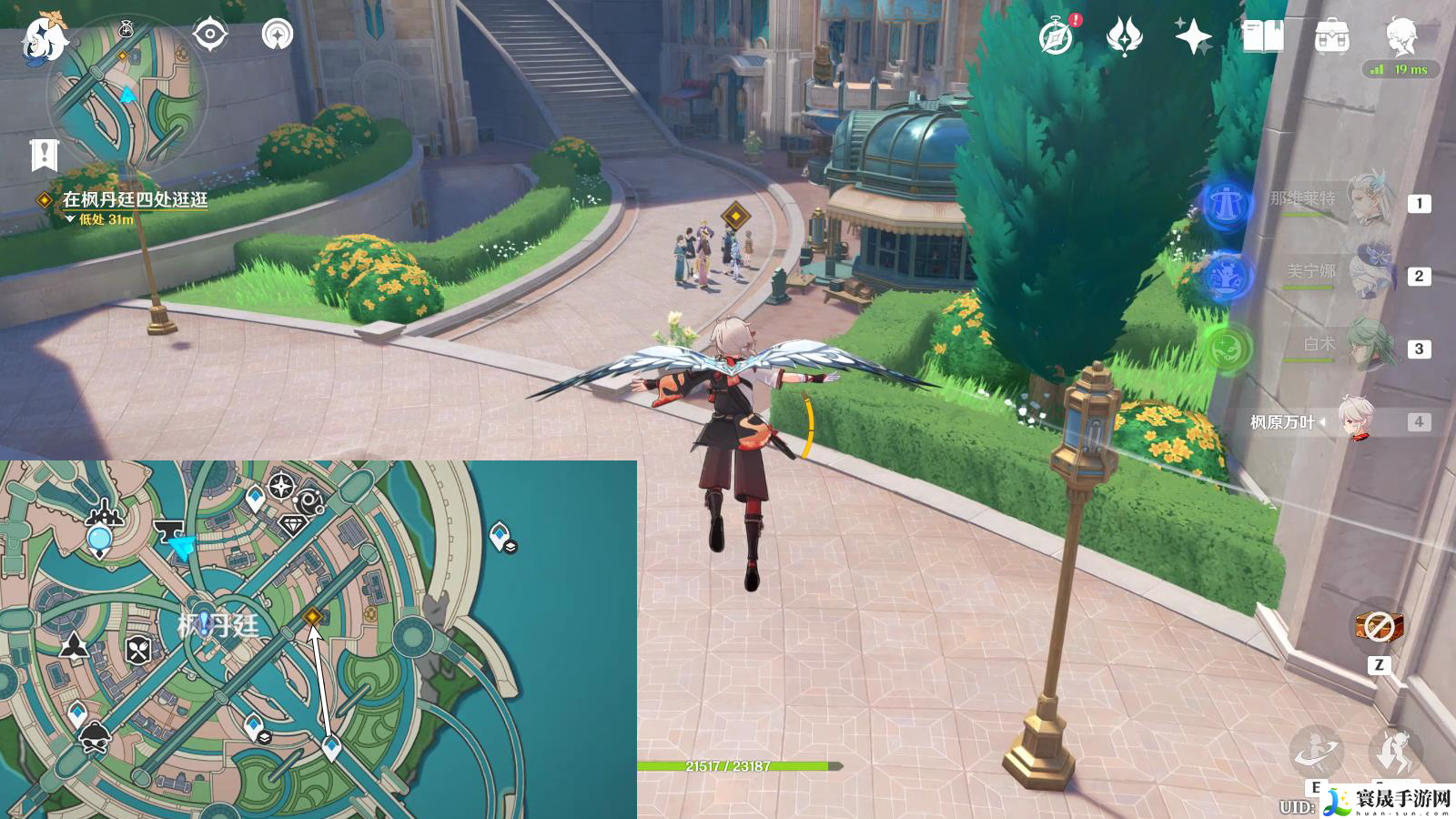Viewport: 1456px width, 819px height.
Task: Select the restaurant fork-and-knife map marker
Action: click(x=138, y=650)
